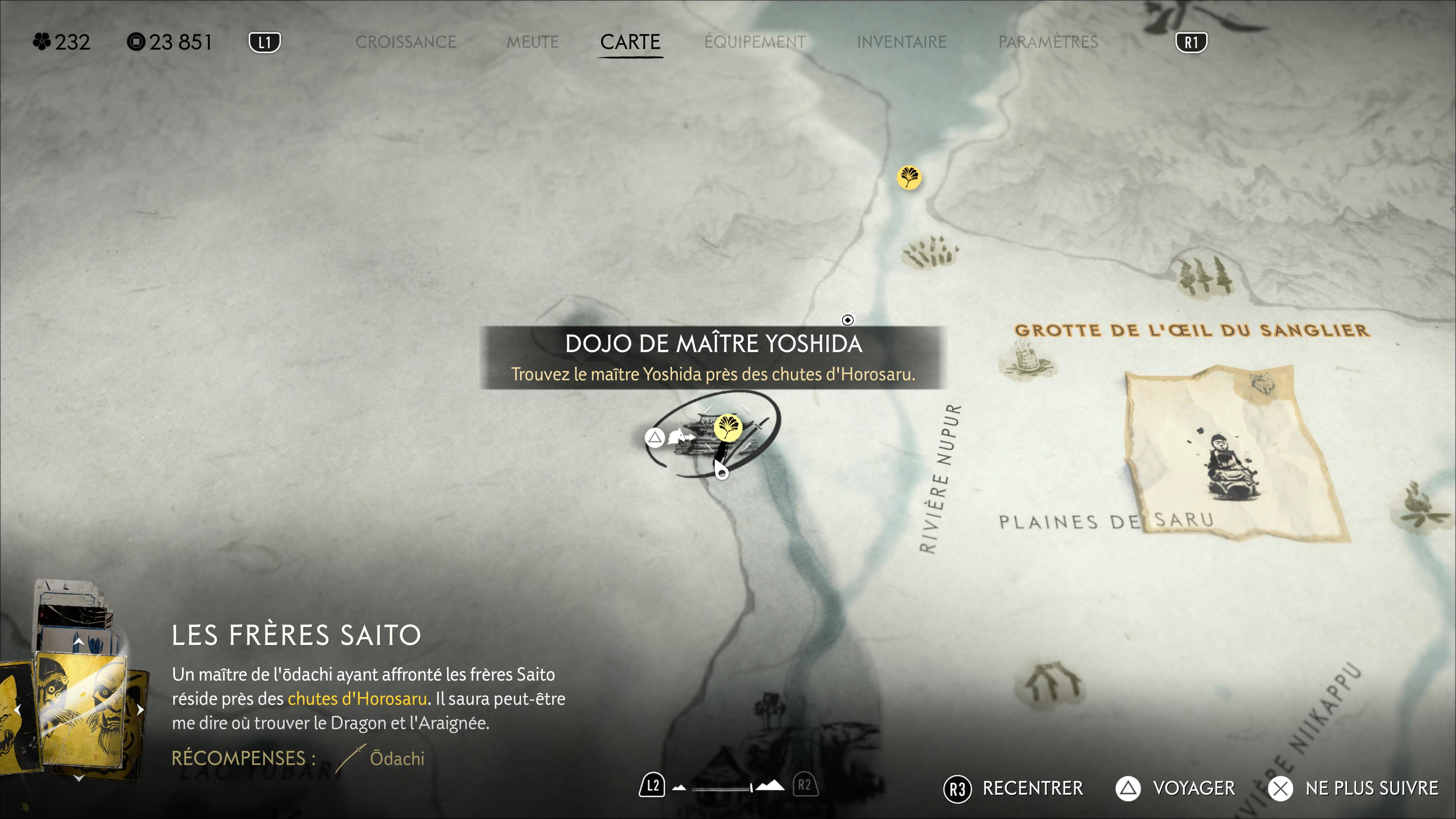Select the Carte tab
The height and width of the screenshot is (819, 1456).
630,42
